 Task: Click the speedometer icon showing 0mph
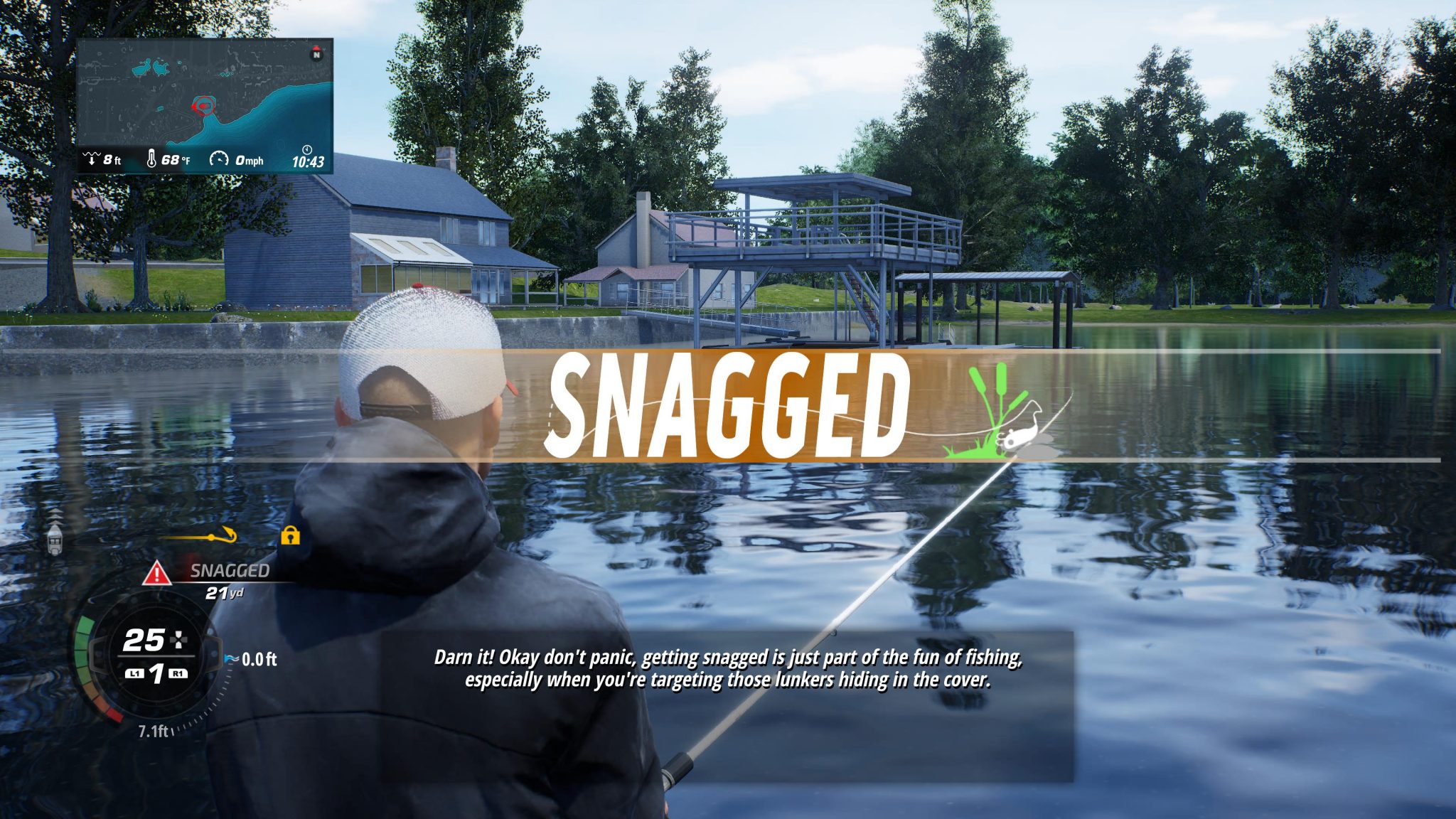pos(219,159)
